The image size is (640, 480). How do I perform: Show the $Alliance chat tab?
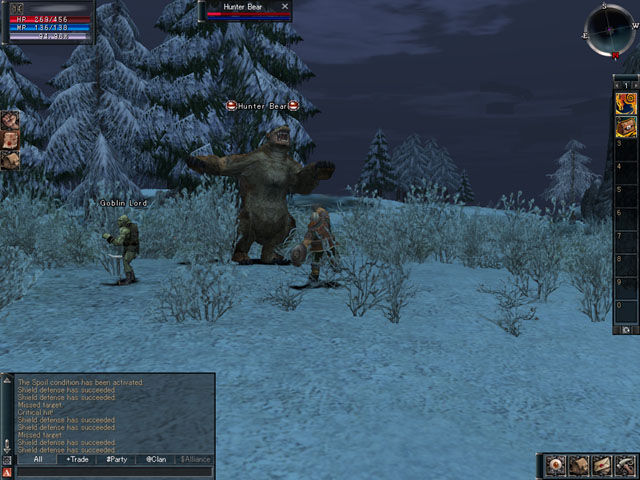pyautogui.click(x=194, y=459)
